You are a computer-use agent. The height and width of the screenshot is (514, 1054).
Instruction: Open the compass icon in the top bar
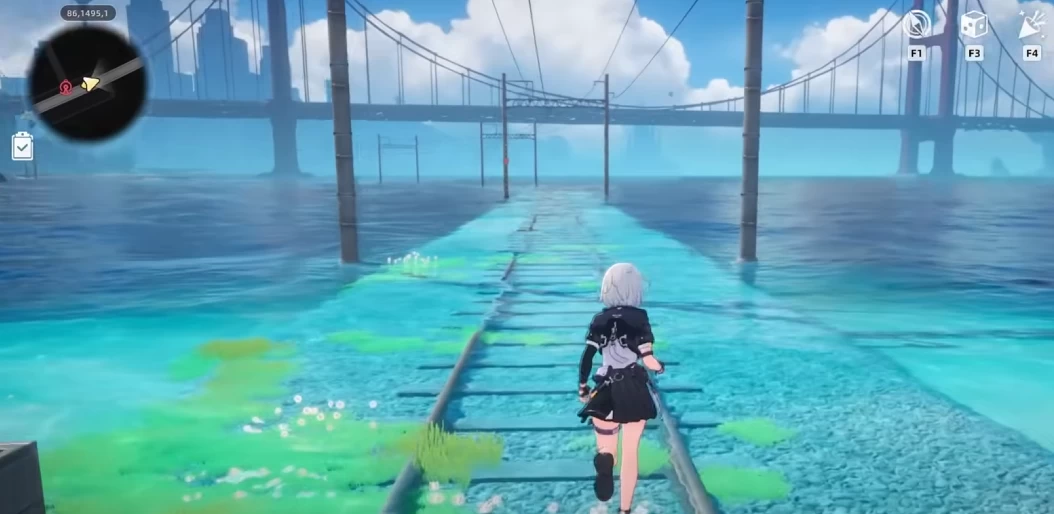point(916,24)
